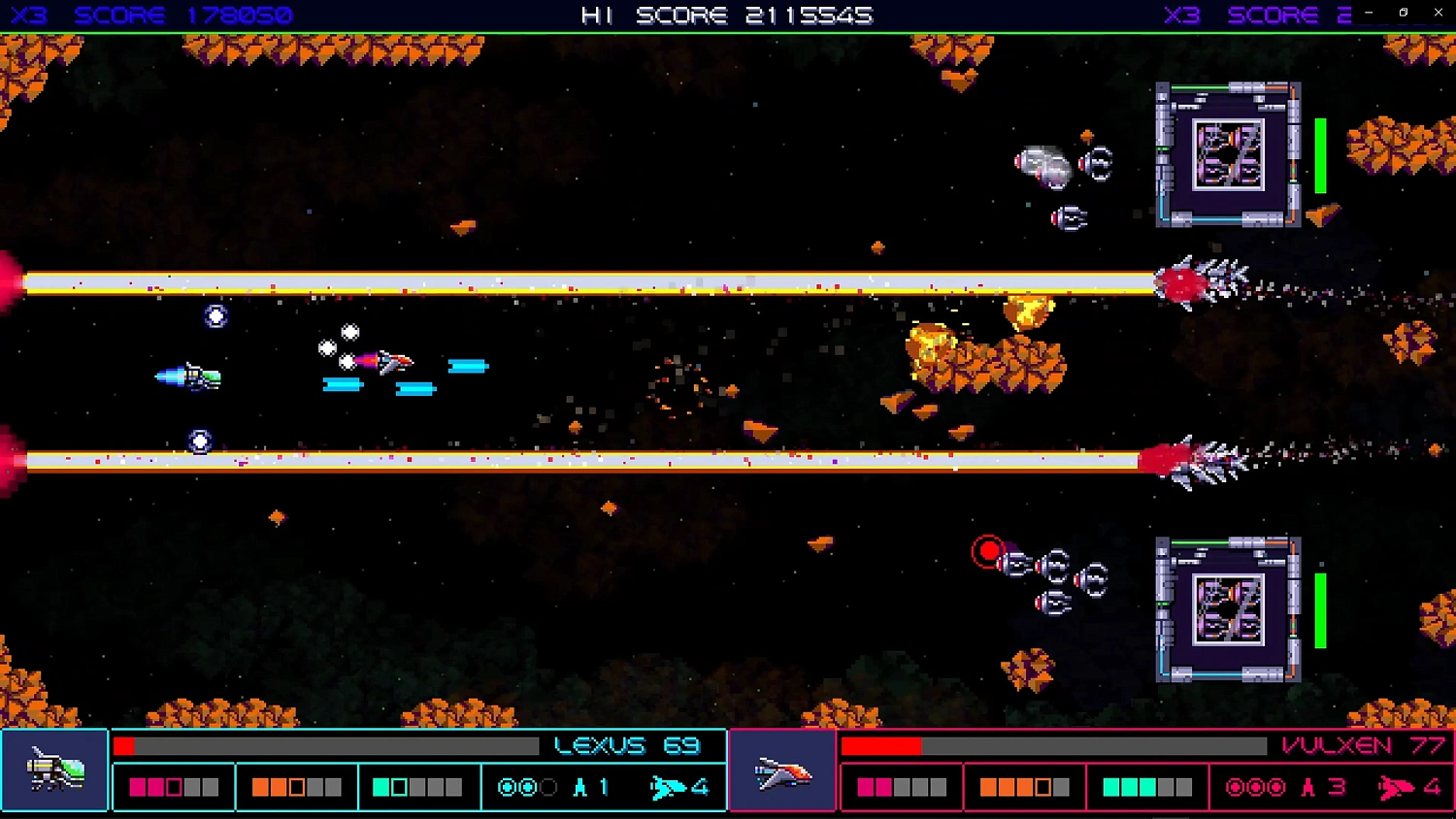Click the LEXUS 69 name label
1456x819 pixels.
(x=626, y=745)
